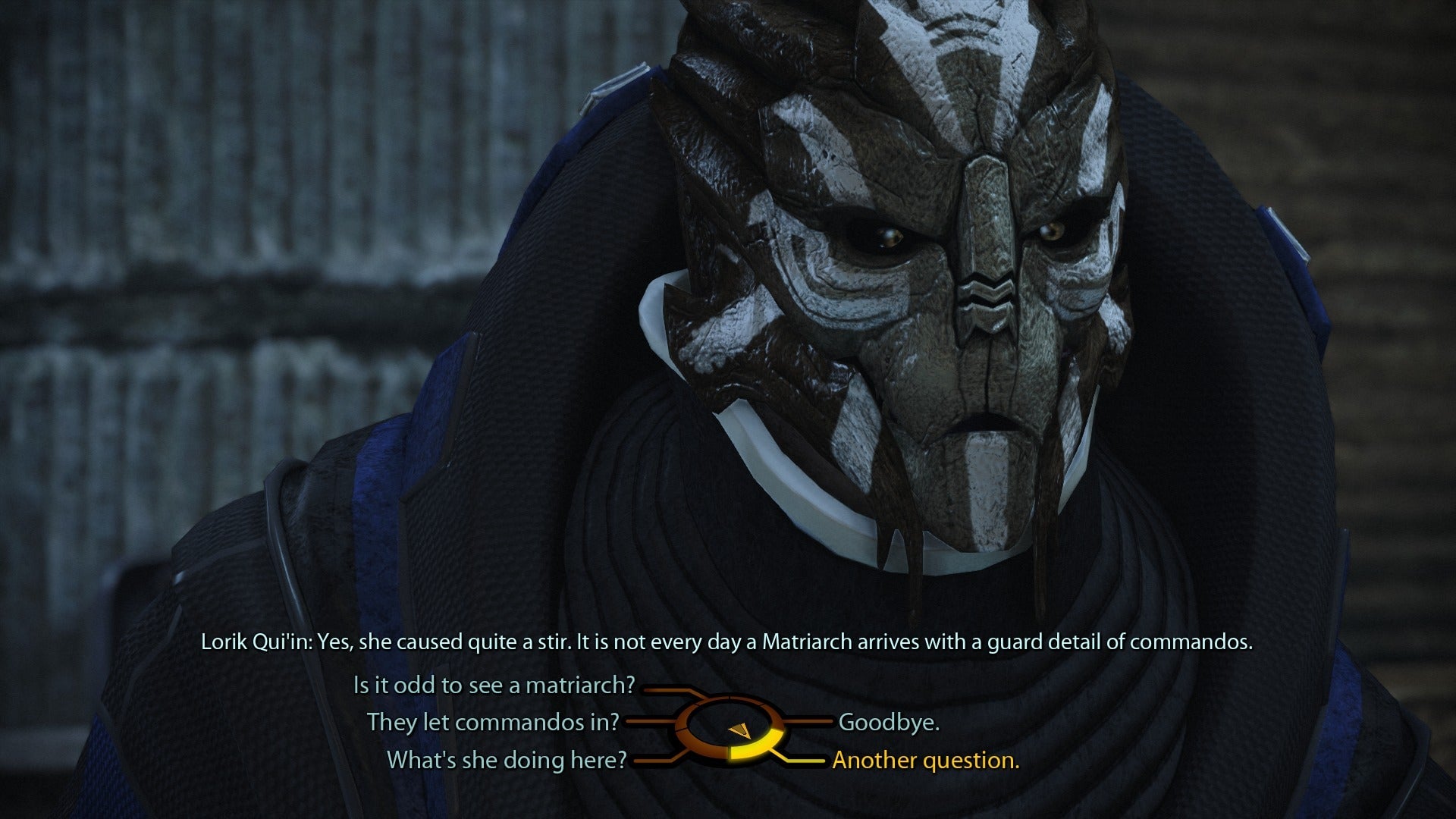Say "Goodbye." to Lorik Qui'in
Viewport: 1456px width, 819px height.
click(x=889, y=722)
